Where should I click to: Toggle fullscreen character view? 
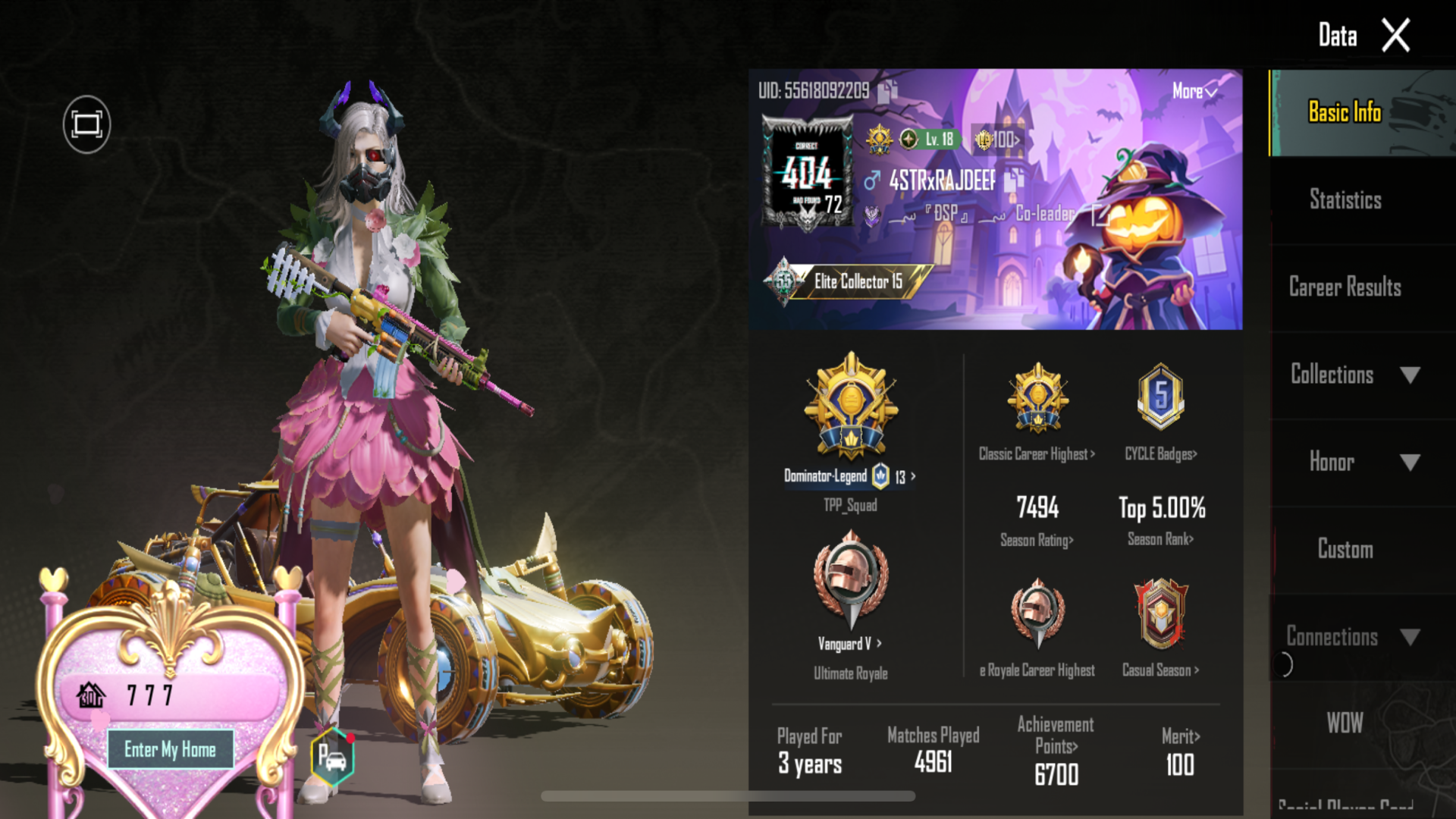(x=86, y=124)
